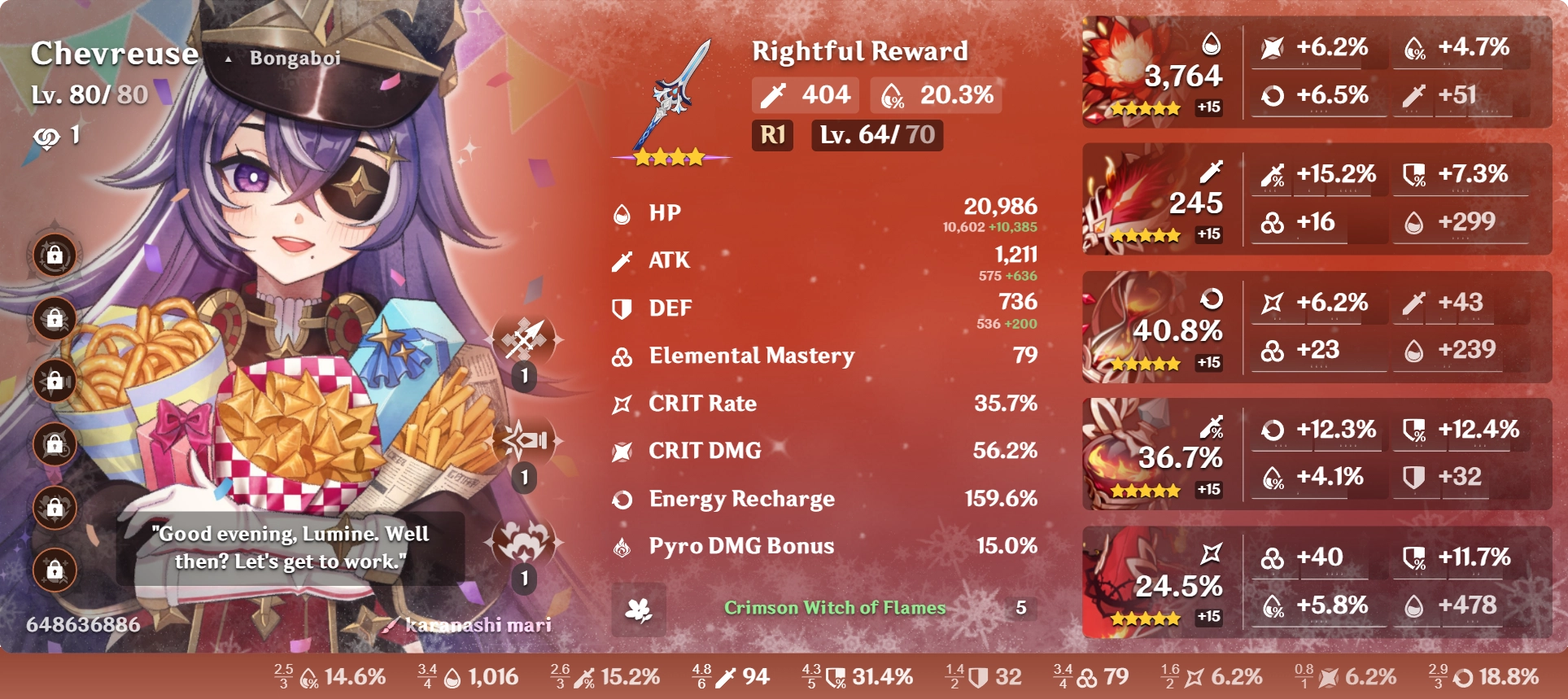The image size is (1568, 699).
Task: Expand the R1 weapon refinement badge
Action: [773, 137]
